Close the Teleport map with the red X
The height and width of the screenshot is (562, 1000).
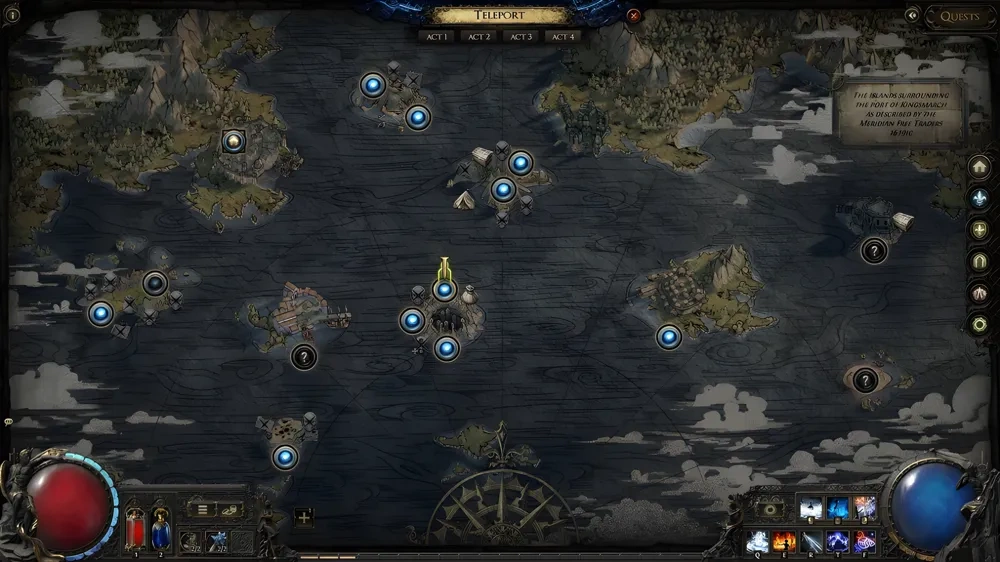[x=633, y=16]
